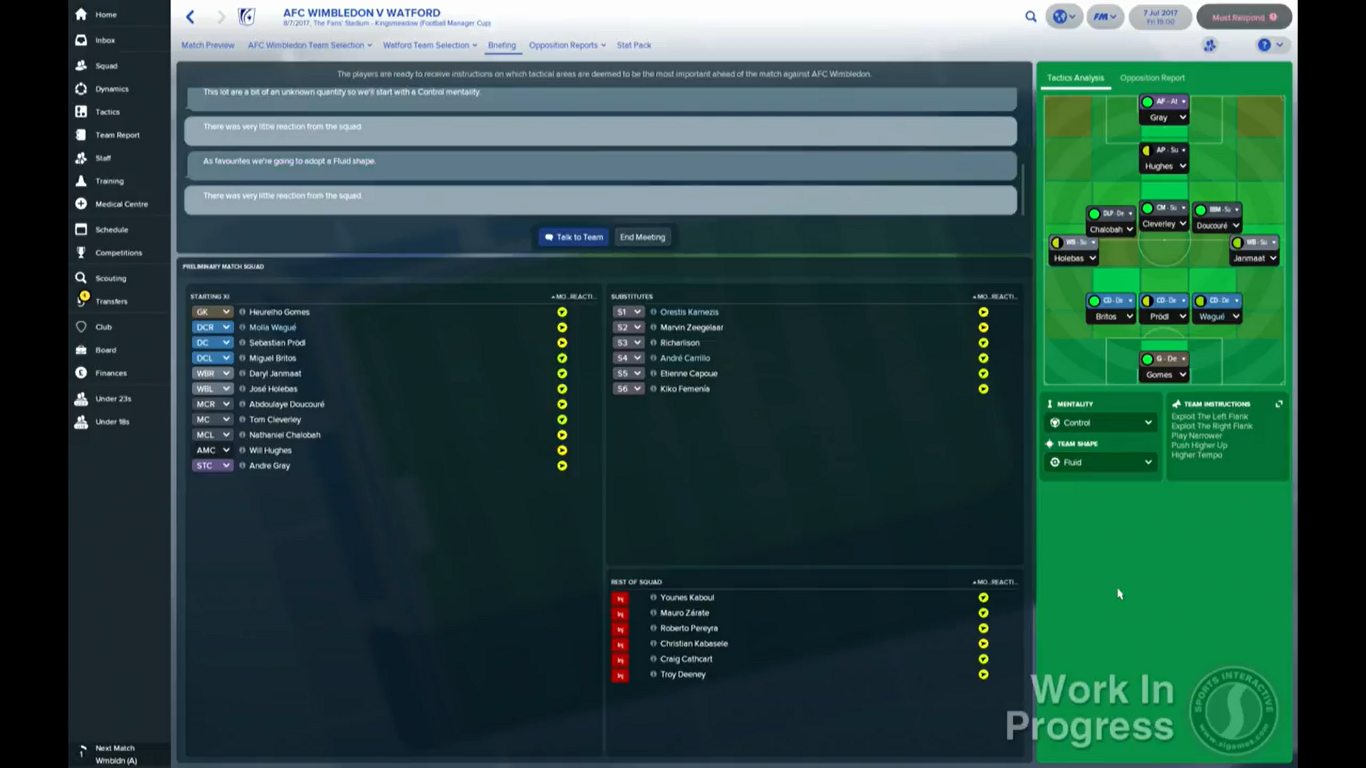The image size is (1366, 768).
Task: Open the Team Shape dropdown showing Fluid
Action: (1100, 462)
